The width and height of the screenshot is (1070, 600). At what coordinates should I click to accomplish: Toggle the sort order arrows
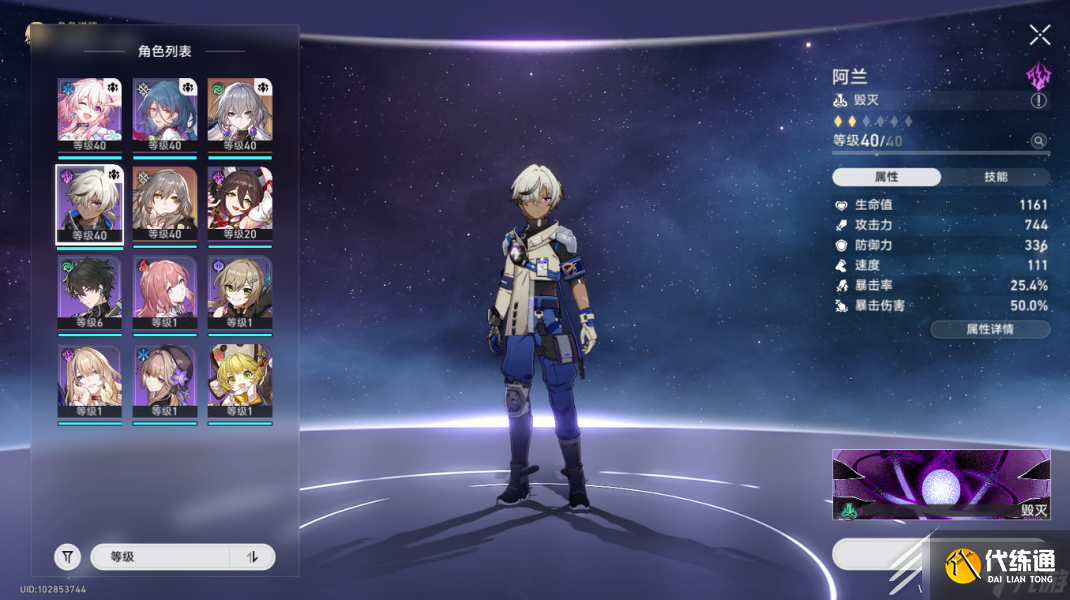click(x=252, y=557)
